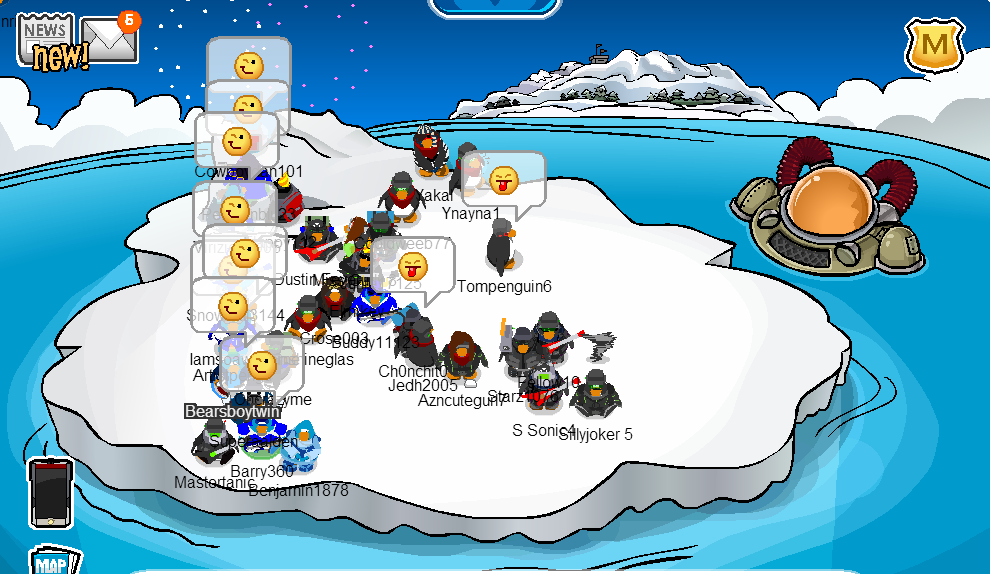The width and height of the screenshot is (990, 574).
Task: Click the gold moderator M badge
Action: (934, 45)
